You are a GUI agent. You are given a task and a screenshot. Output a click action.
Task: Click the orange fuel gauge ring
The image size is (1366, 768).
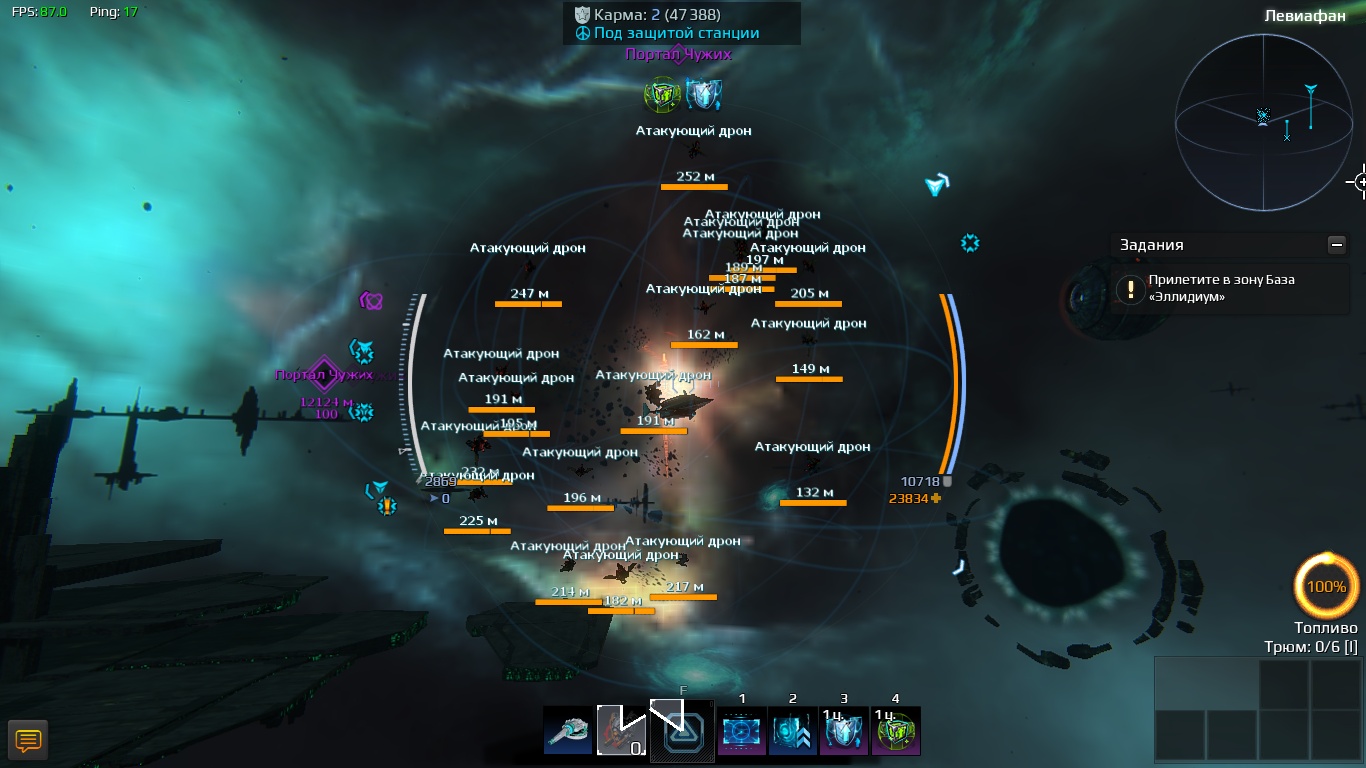click(x=1326, y=586)
